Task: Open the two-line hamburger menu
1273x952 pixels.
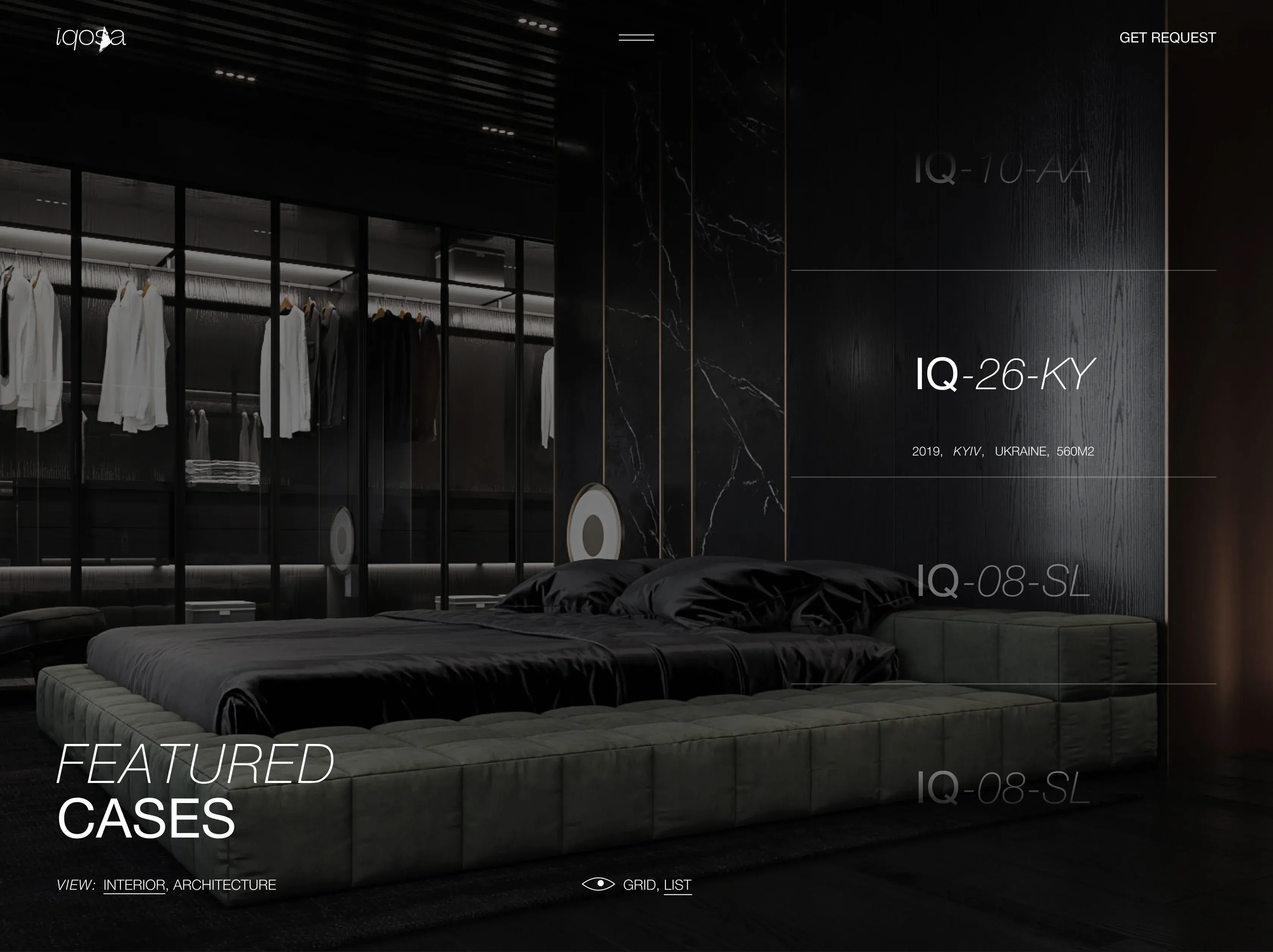Action: (636, 38)
